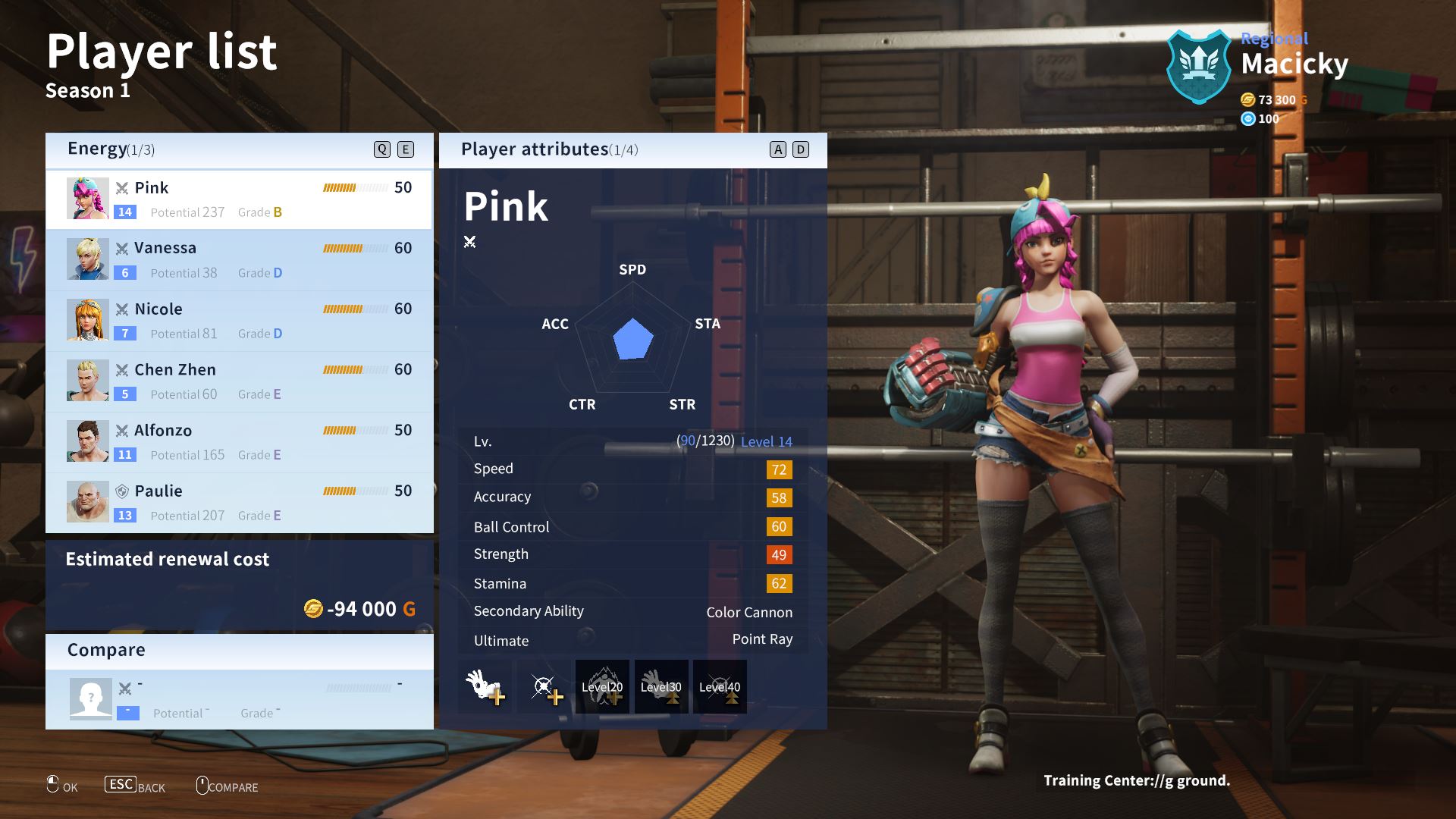The image size is (1456, 819).
Task: Click the Ultimate Point Ray row
Action: [632, 640]
